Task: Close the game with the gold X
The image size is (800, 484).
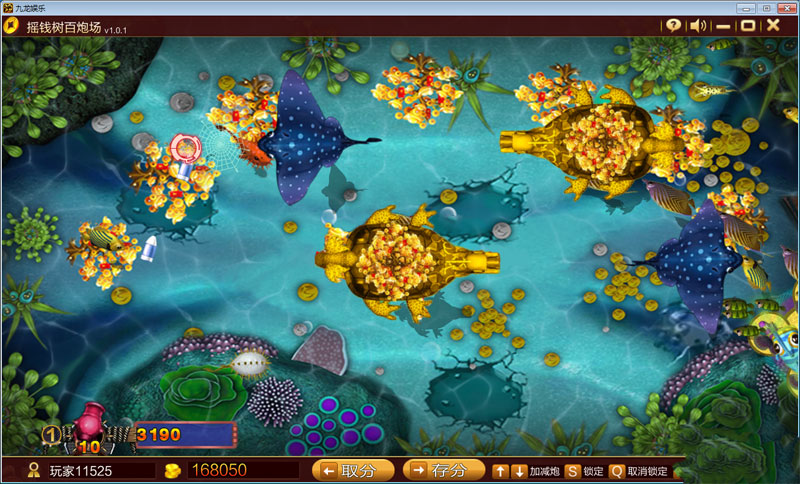Action: [773, 25]
